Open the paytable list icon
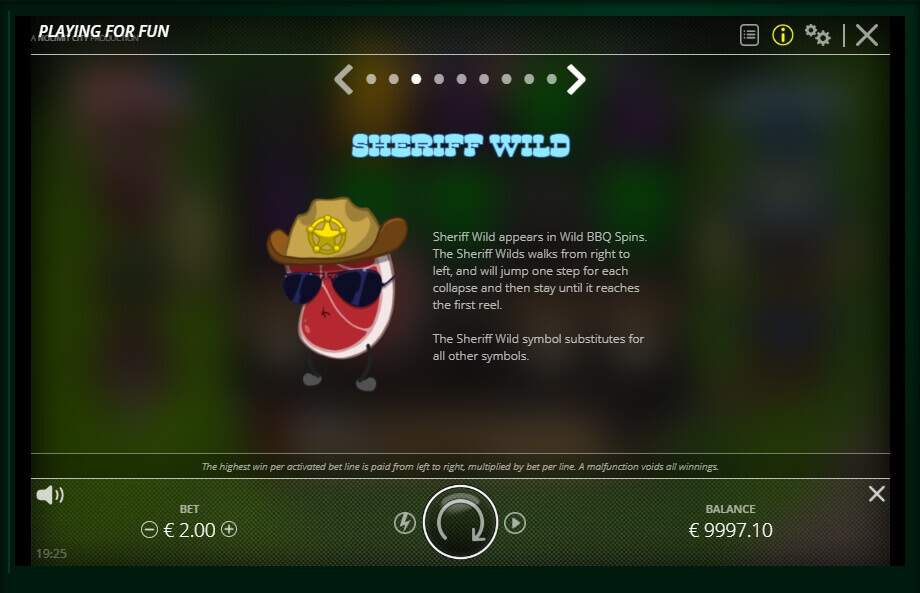The image size is (920, 593). (x=749, y=35)
